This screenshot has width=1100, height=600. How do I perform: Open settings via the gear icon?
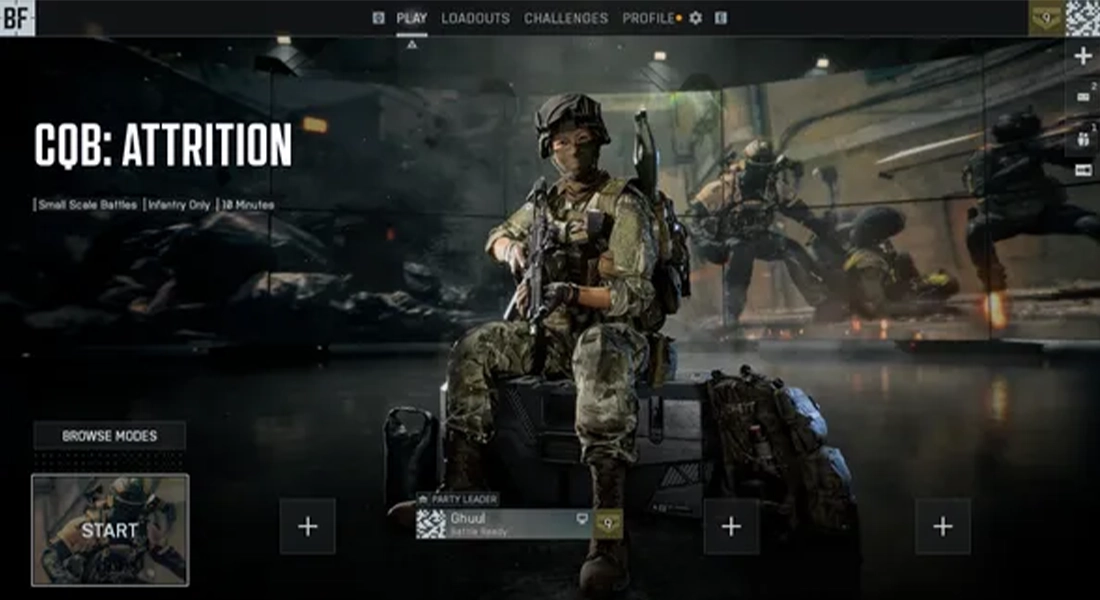696,18
